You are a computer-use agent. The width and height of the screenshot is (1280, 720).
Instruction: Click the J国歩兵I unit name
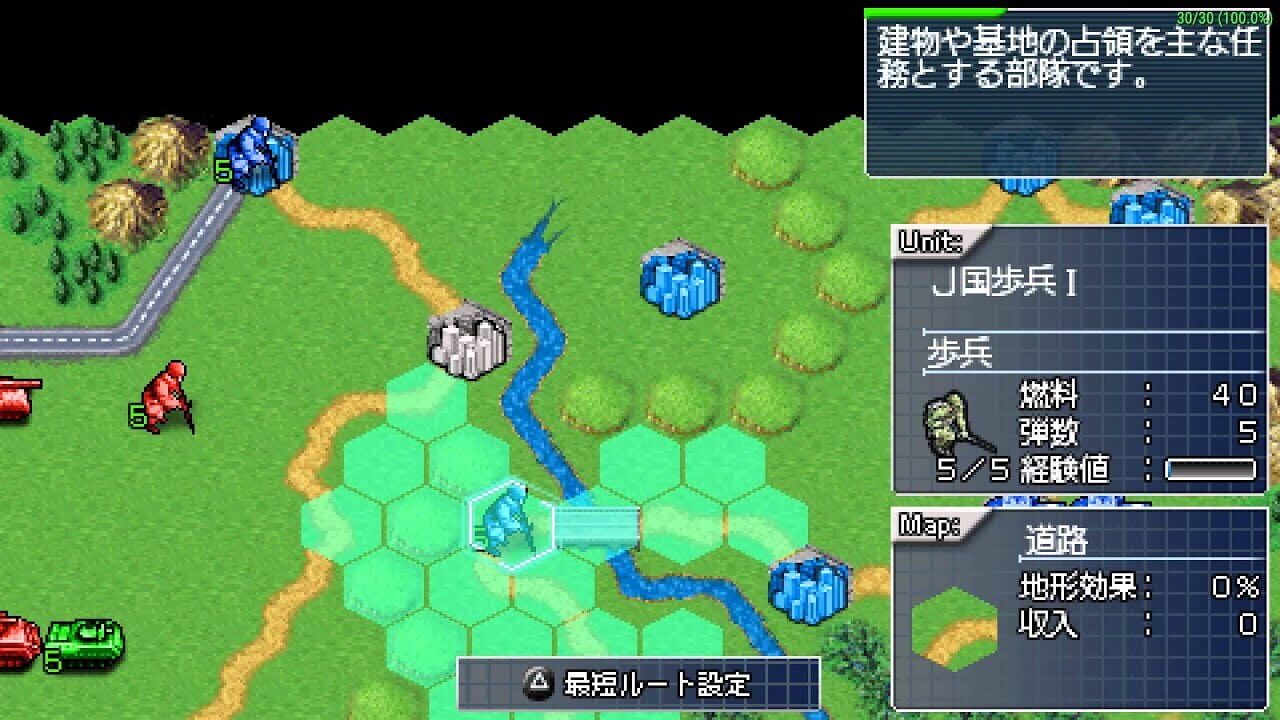(1005, 280)
